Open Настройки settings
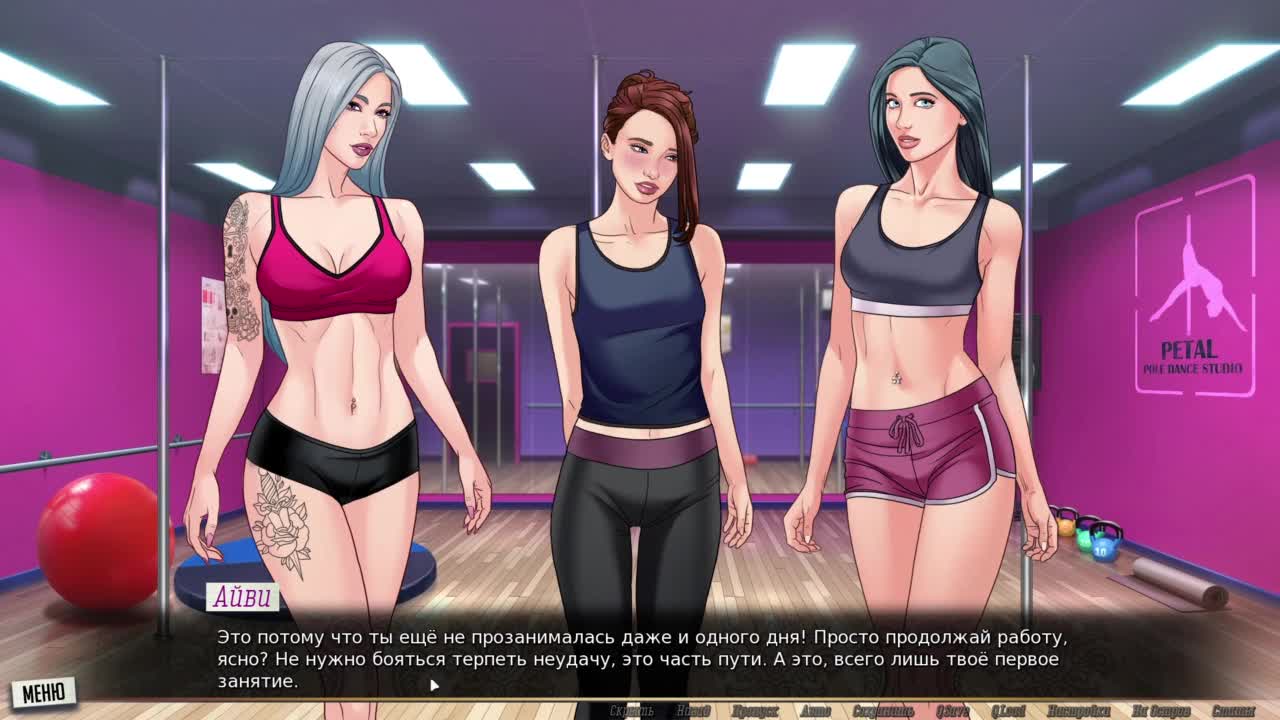 coord(1079,711)
